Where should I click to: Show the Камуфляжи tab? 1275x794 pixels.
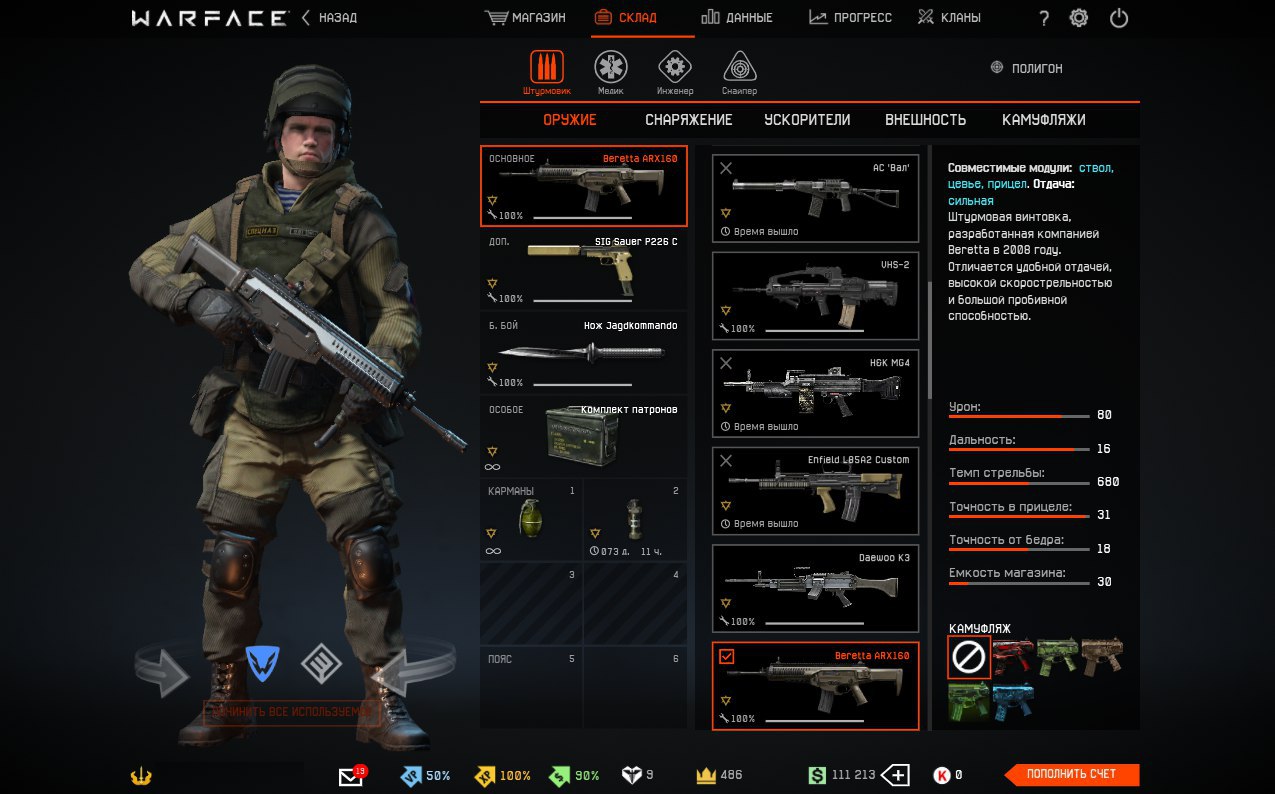[x=1043, y=120]
